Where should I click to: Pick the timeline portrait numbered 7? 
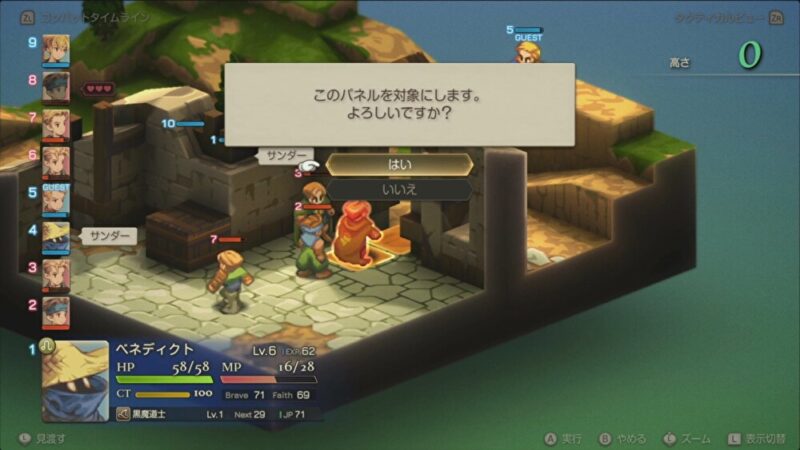click(56, 125)
